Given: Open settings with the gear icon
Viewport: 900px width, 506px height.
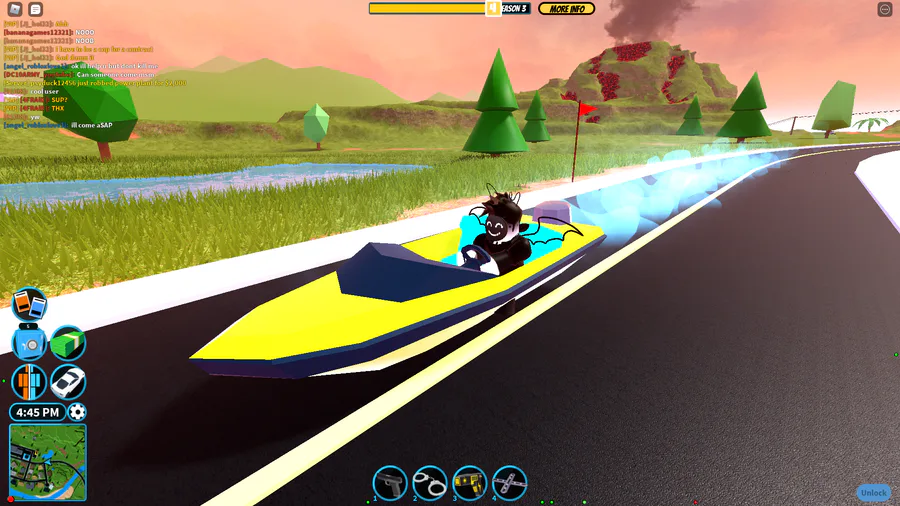Looking at the screenshot, I should [77, 412].
